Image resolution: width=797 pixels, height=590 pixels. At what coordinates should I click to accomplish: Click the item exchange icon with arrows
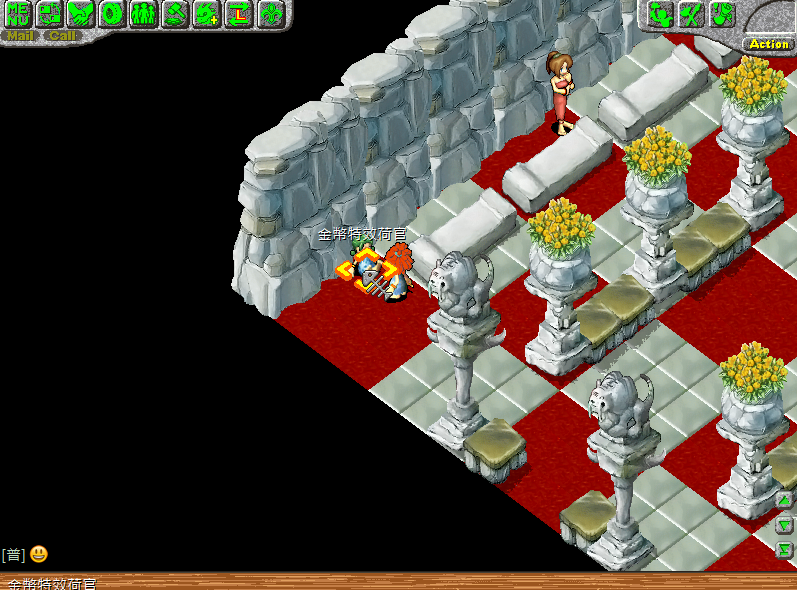click(49, 14)
